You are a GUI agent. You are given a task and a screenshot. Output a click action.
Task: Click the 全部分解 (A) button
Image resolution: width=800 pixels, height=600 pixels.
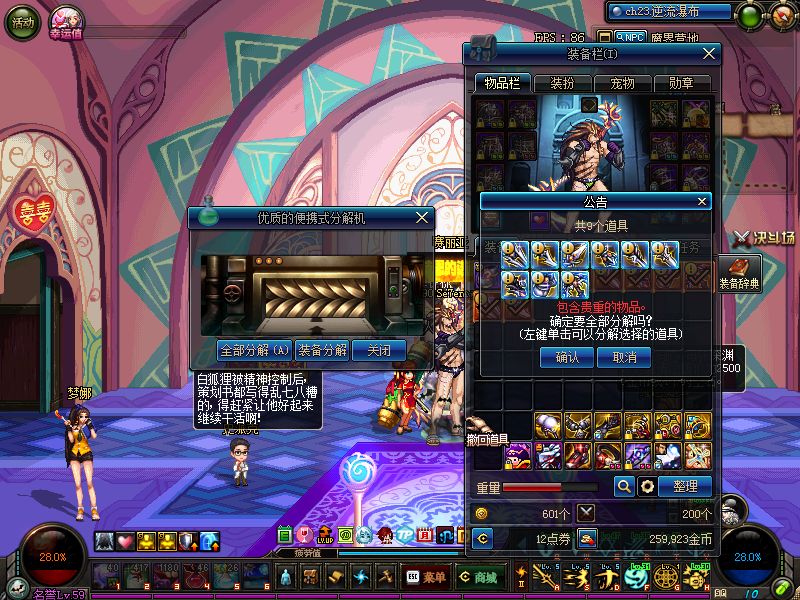[254, 350]
